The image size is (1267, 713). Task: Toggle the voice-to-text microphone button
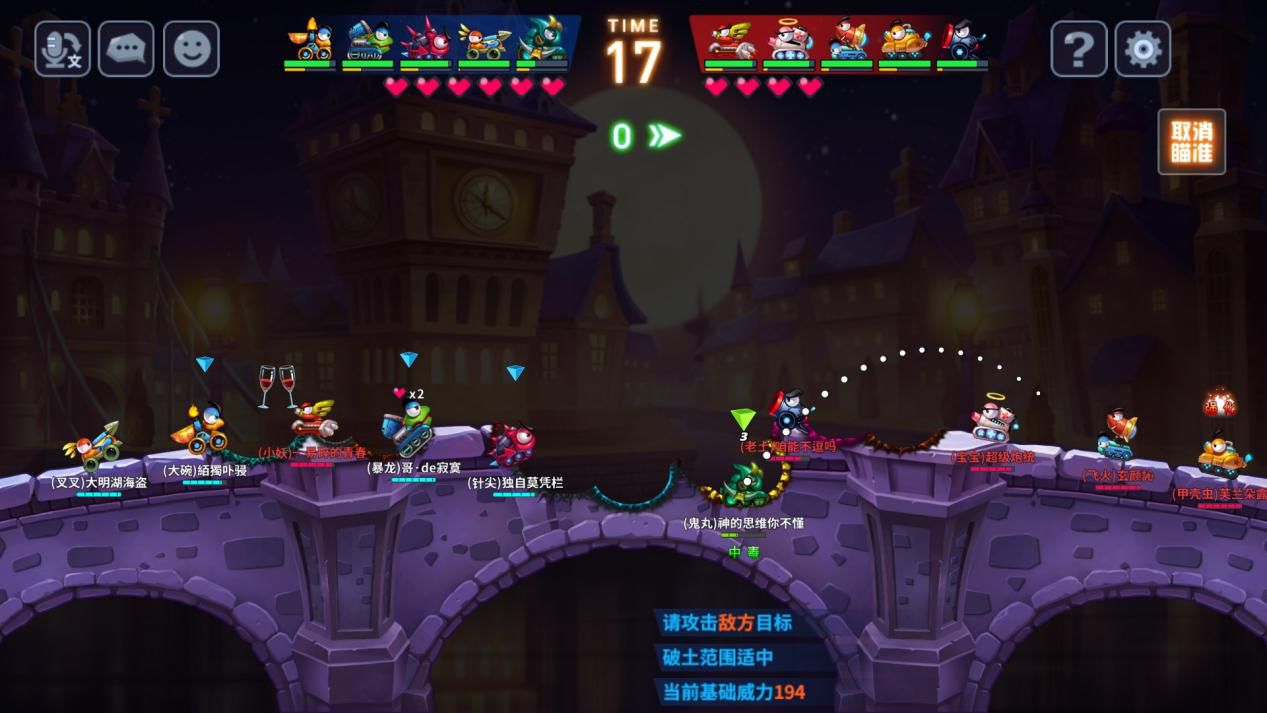[63, 49]
